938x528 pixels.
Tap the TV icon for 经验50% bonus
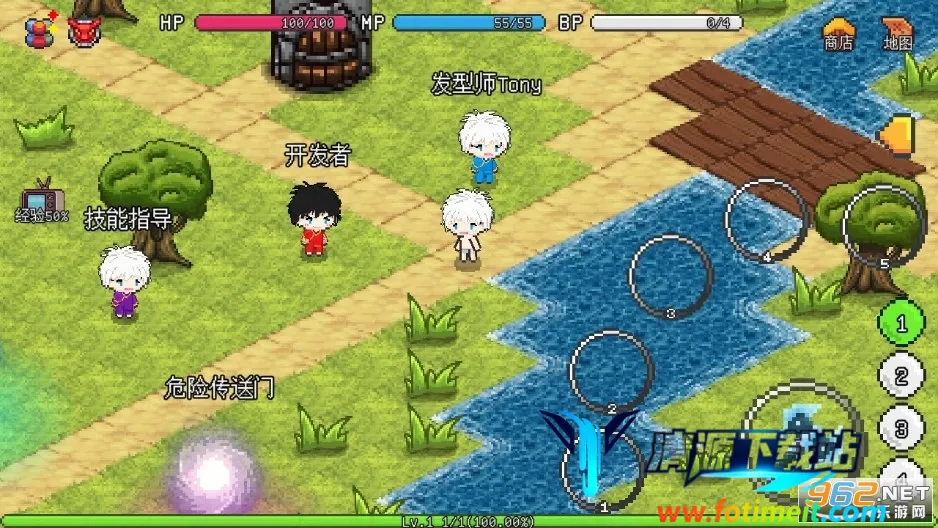[x=42, y=198]
